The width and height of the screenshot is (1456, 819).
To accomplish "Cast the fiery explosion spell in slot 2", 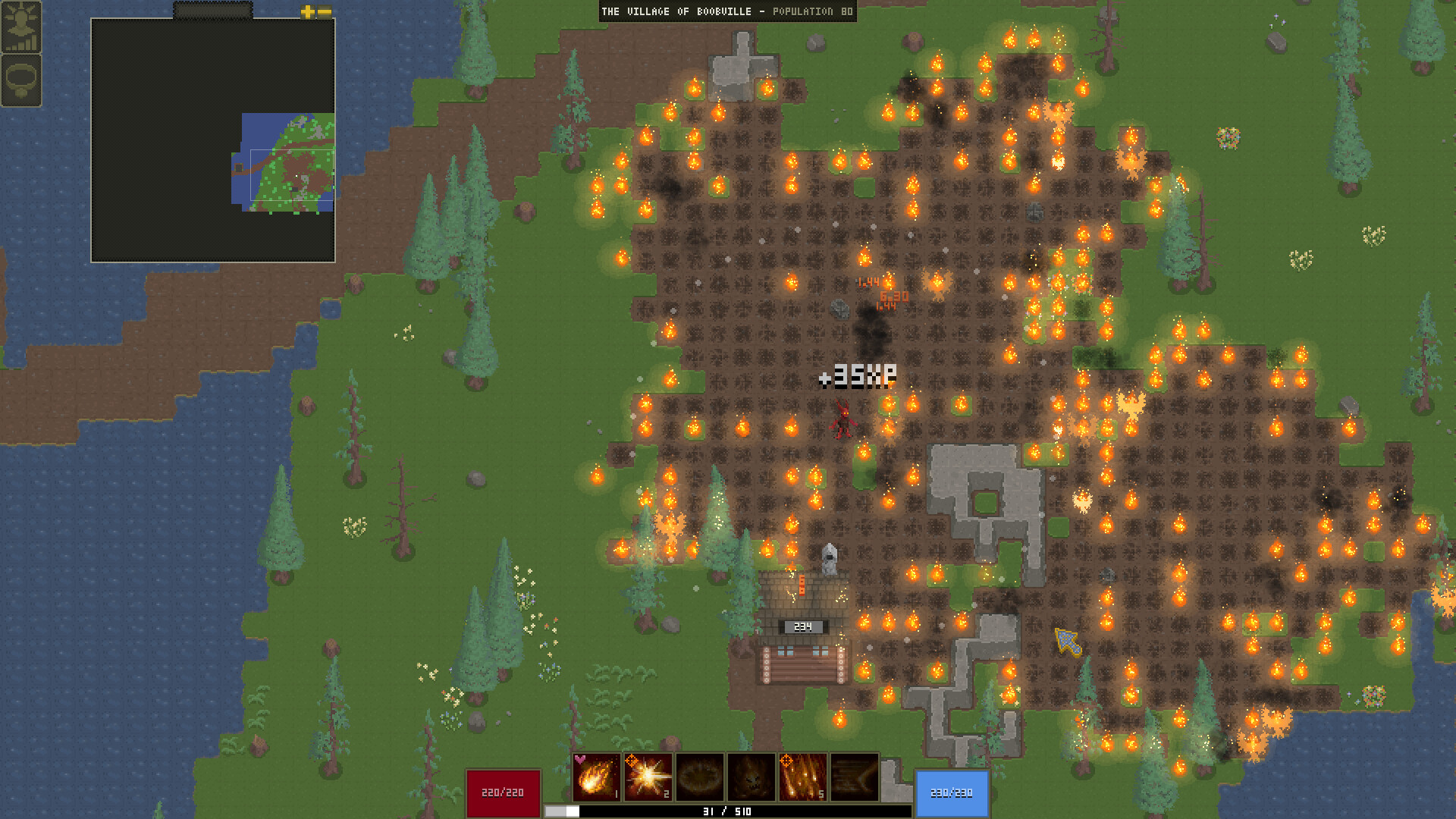I will point(648,777).
